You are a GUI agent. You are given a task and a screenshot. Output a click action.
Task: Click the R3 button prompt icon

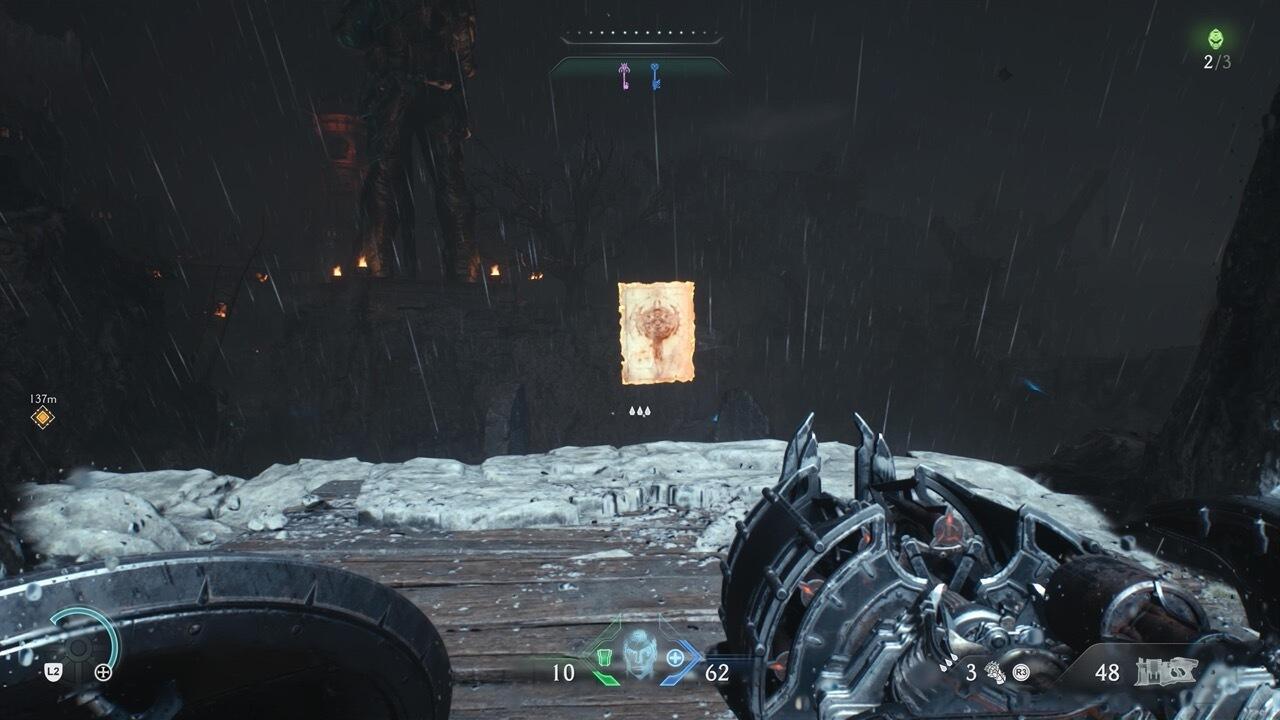(x=1019, y=672)
